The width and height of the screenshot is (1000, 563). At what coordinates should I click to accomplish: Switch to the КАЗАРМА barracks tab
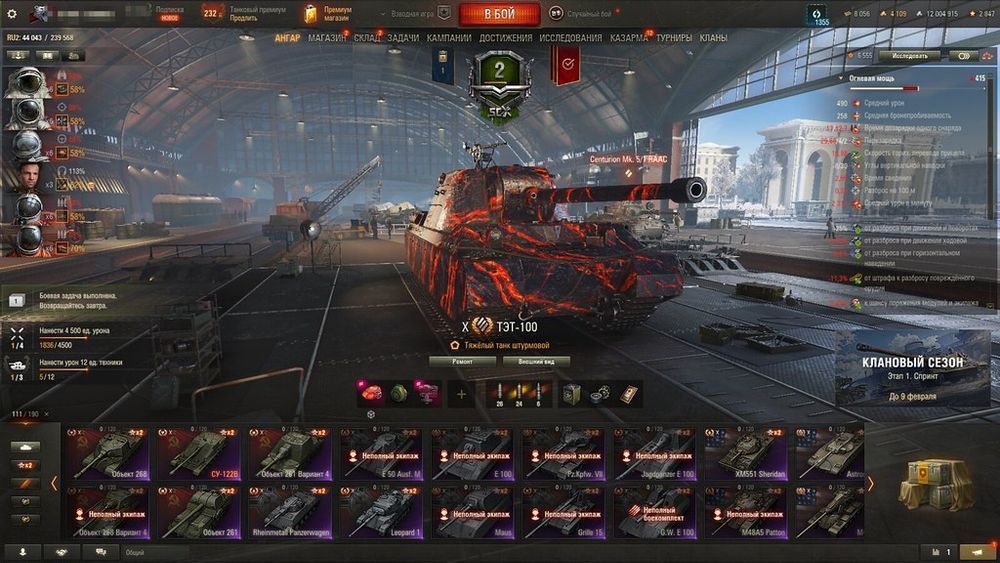pyautogui.click(x=629, y=38)
